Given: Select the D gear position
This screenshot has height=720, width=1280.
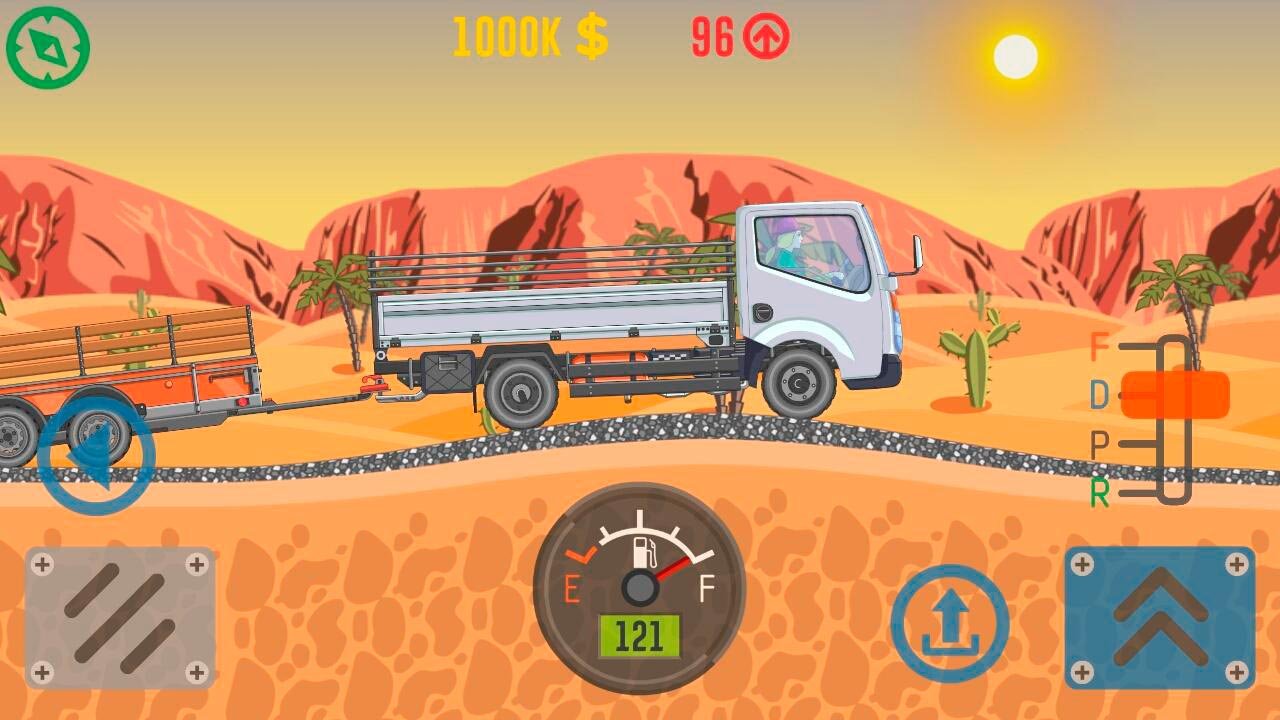Looking at the screenshot, I should (1100, 396).
